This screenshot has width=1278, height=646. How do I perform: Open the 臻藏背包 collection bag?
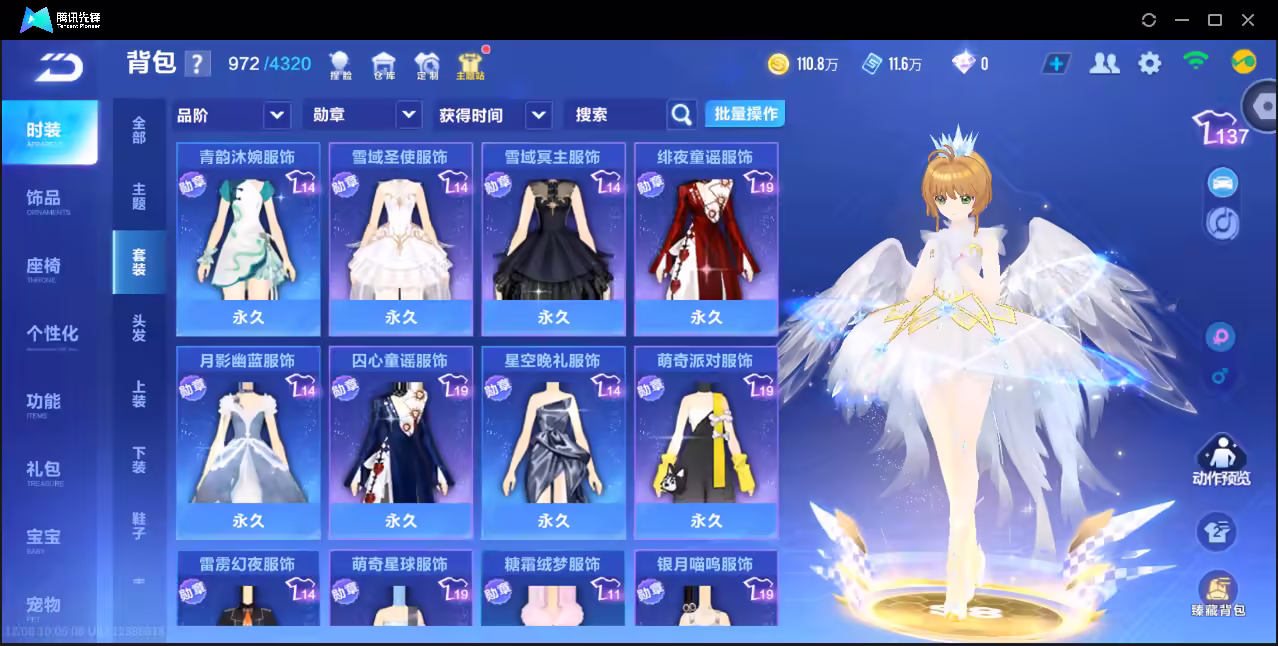click(x=1218, y=594)
